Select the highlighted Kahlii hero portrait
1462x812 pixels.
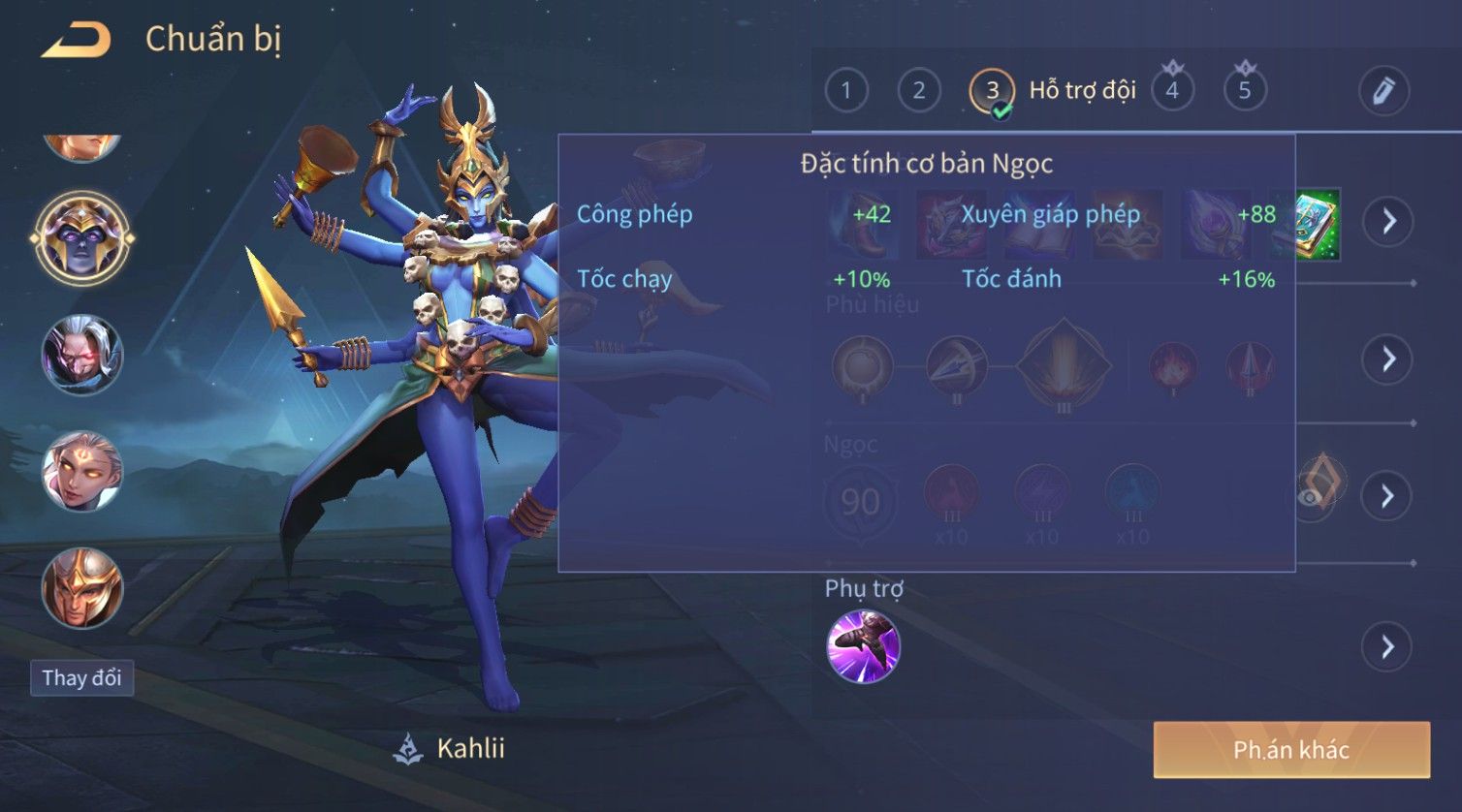(82, 237)
